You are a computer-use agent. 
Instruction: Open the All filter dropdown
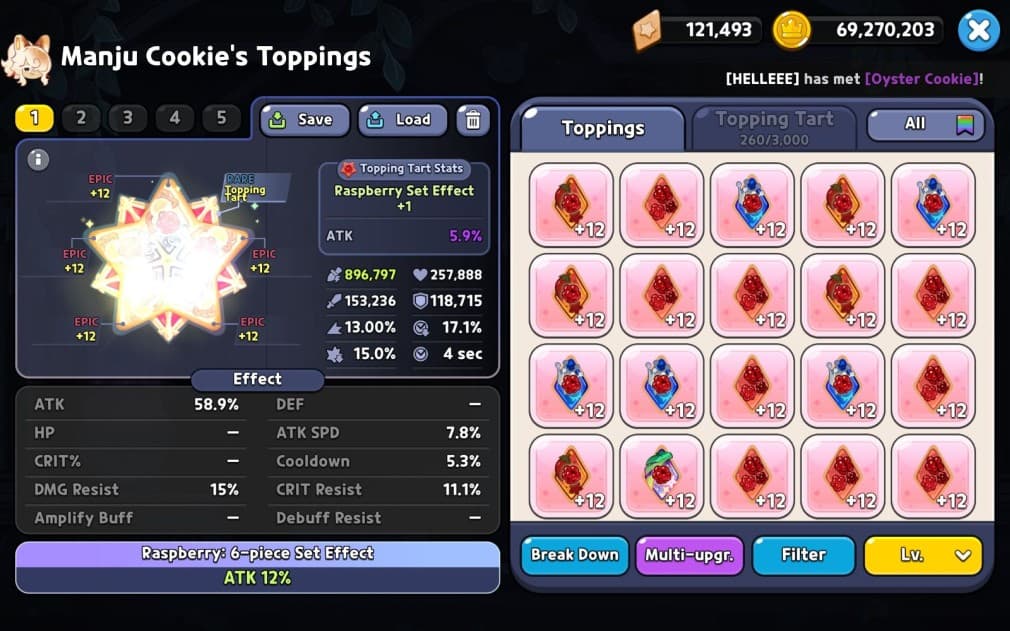tap(926, 124)
